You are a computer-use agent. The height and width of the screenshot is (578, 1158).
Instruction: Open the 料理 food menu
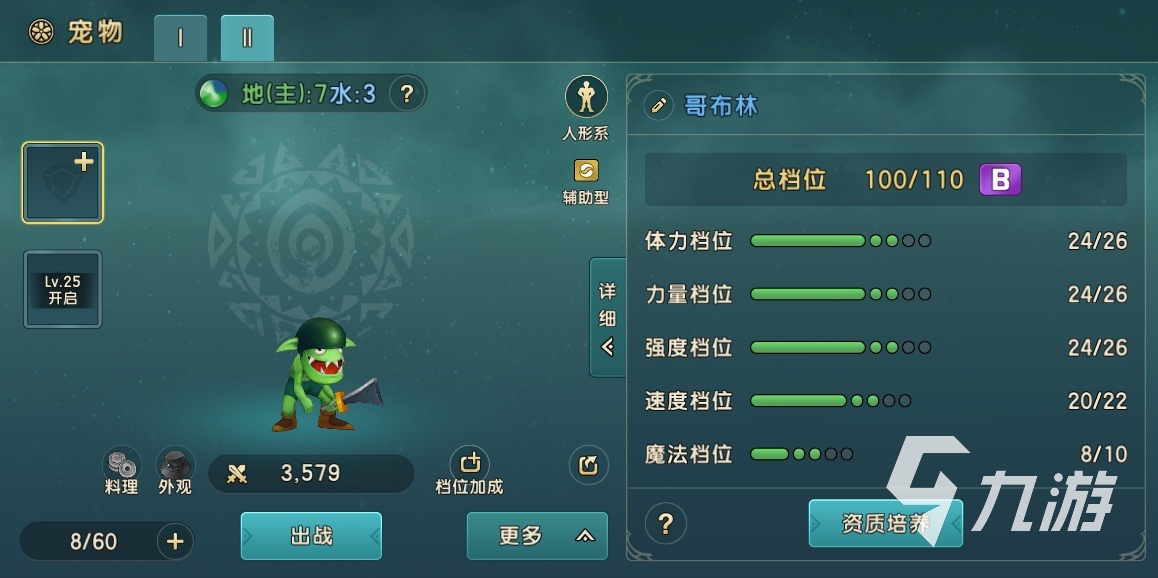pos(122,465)
